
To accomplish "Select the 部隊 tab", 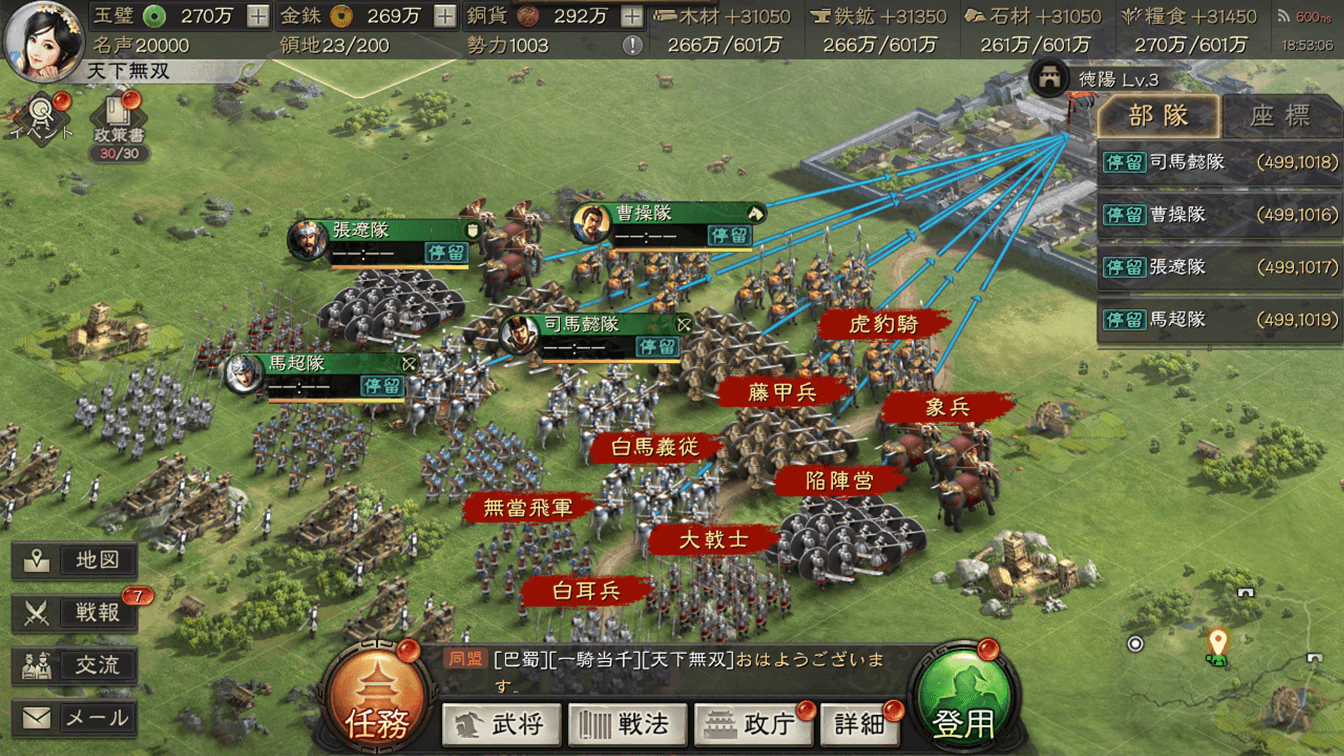I will (x=1159, y=116).
